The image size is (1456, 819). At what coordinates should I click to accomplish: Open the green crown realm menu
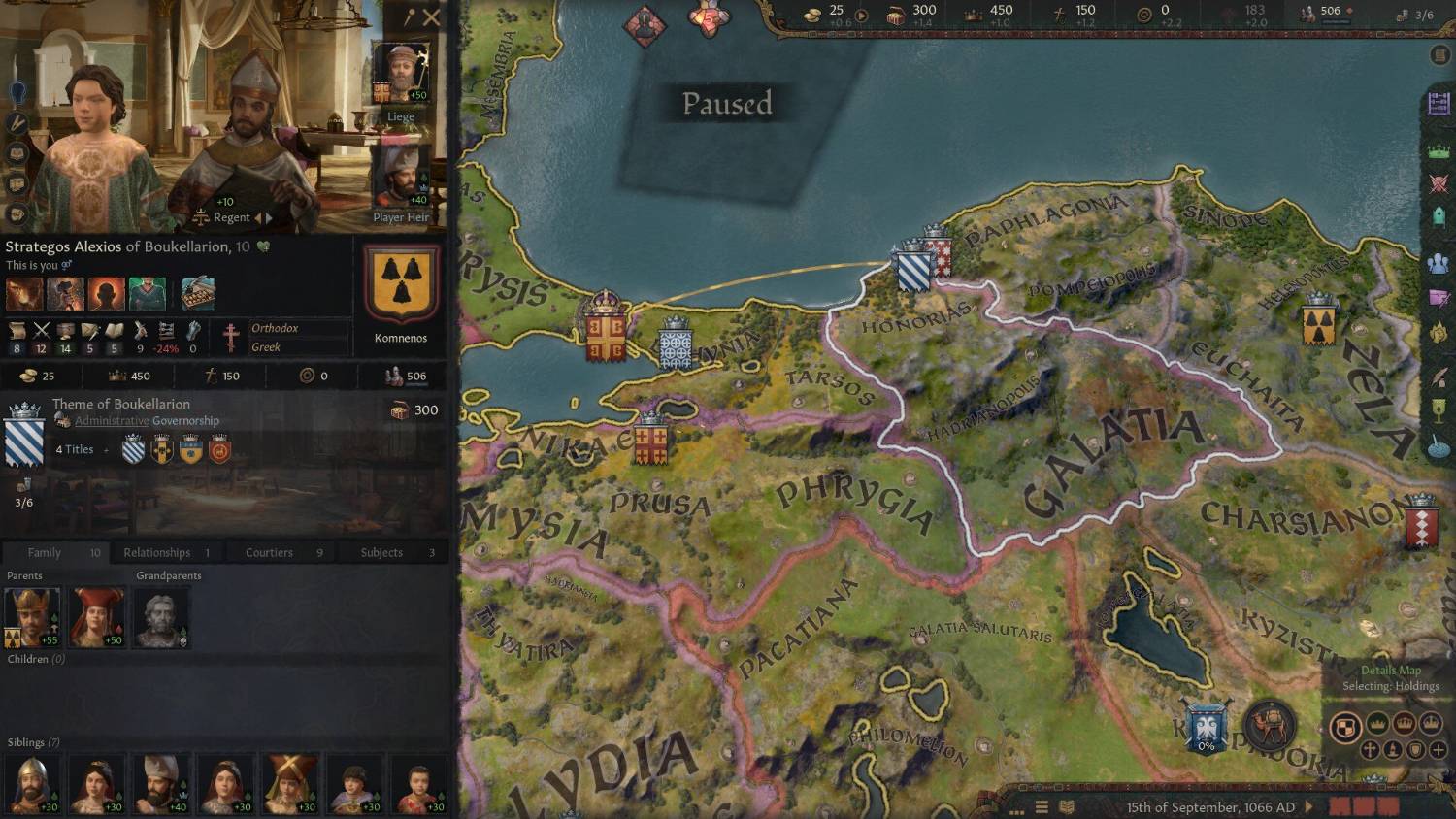[1439, 151]
